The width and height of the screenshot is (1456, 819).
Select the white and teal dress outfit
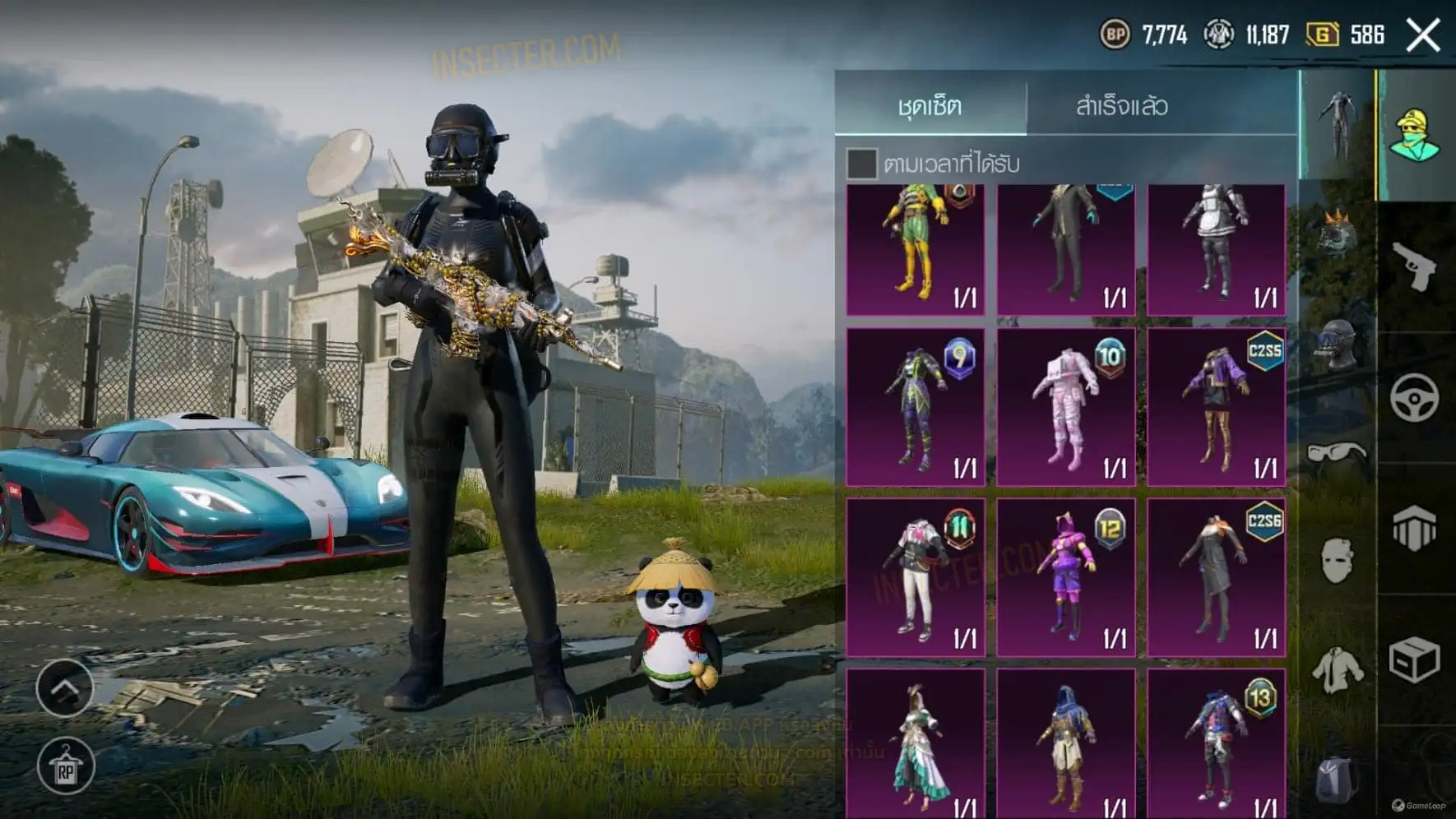(916, 744)
